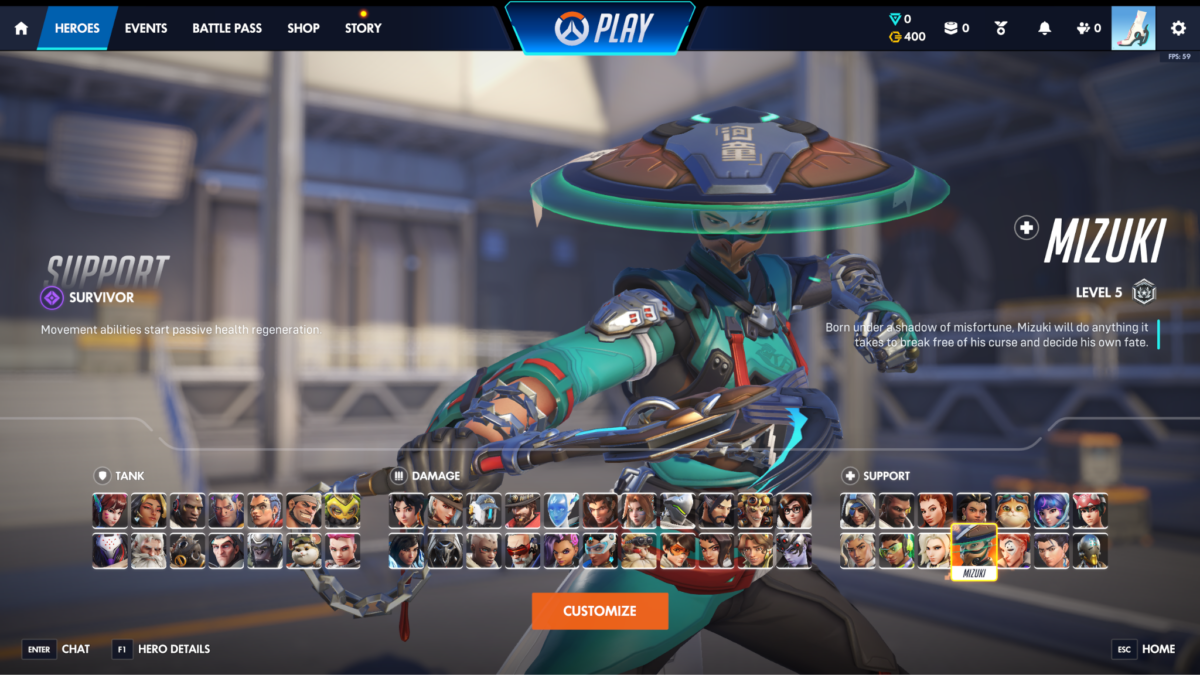Switch to the Events tab
The width and height of the screenshot is (1200, 675).
click(146, 28)
